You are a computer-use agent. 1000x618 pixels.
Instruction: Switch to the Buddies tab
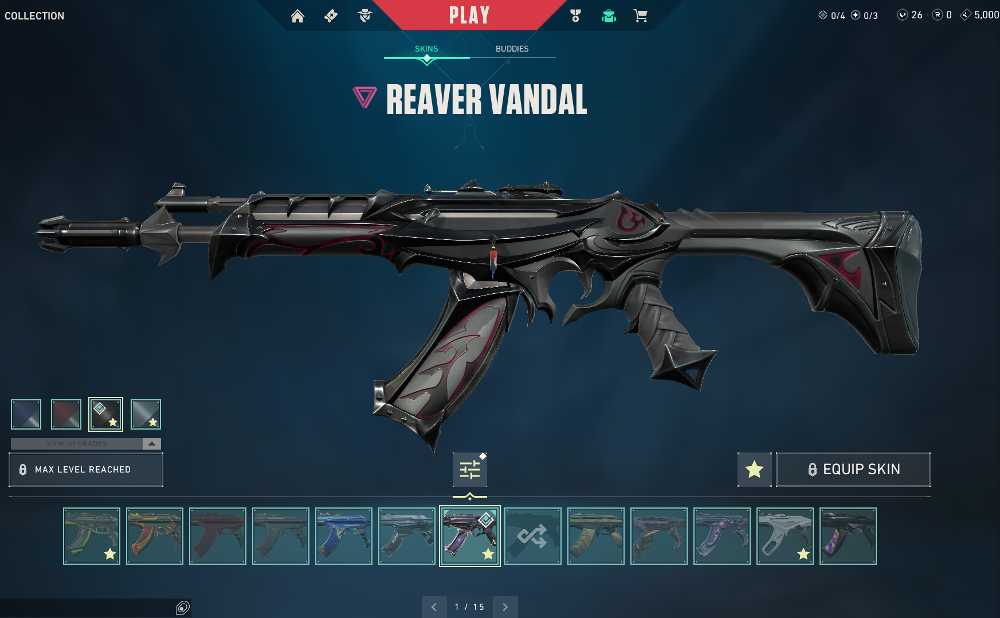[512, 49]
